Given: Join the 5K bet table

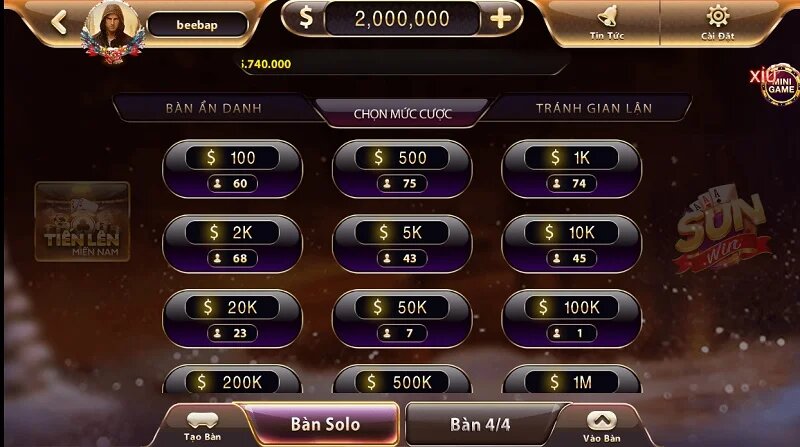Looking at the screenshot, I should [401, 244].
